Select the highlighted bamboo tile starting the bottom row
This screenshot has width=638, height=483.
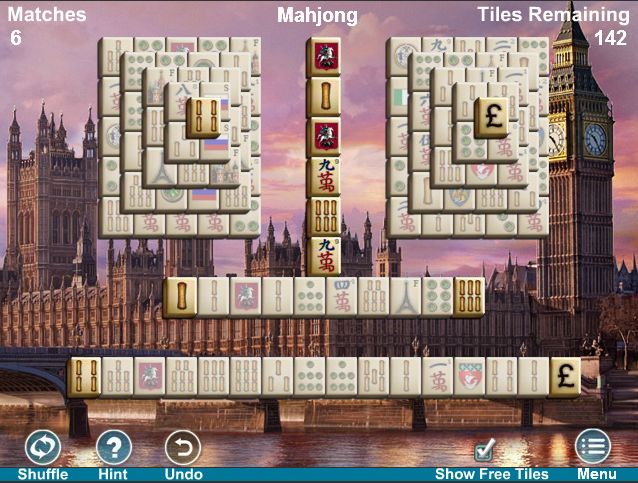tap(84, 377)
